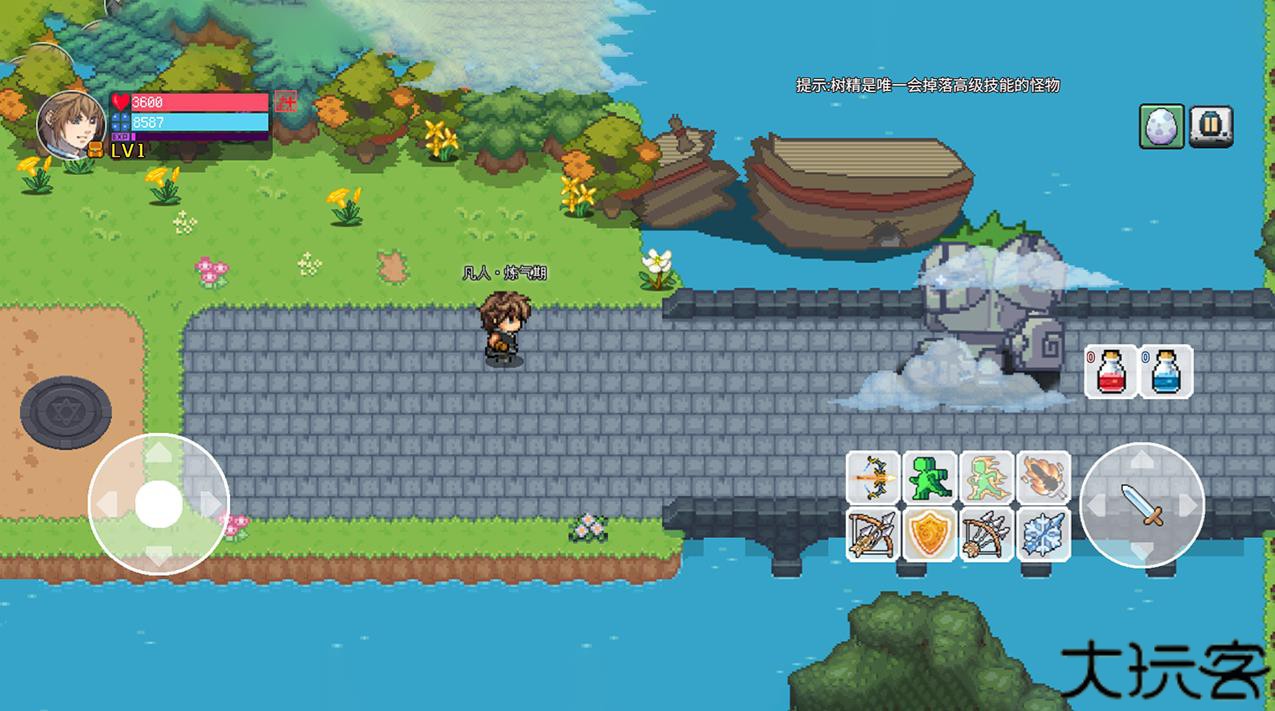Open the orange backpack inventory icon

pos(96,150)
